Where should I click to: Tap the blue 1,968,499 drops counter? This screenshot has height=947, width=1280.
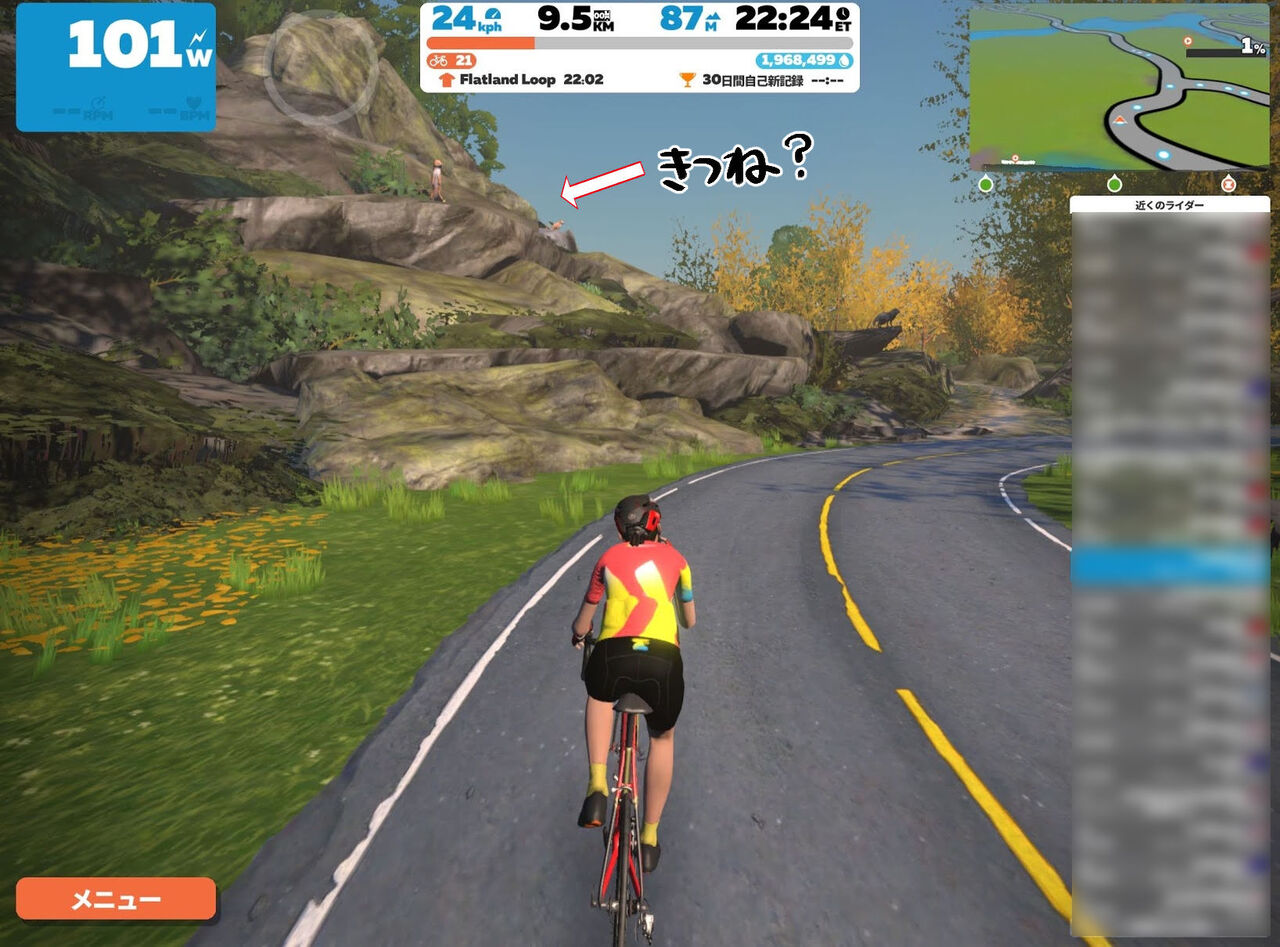[805, 61]
